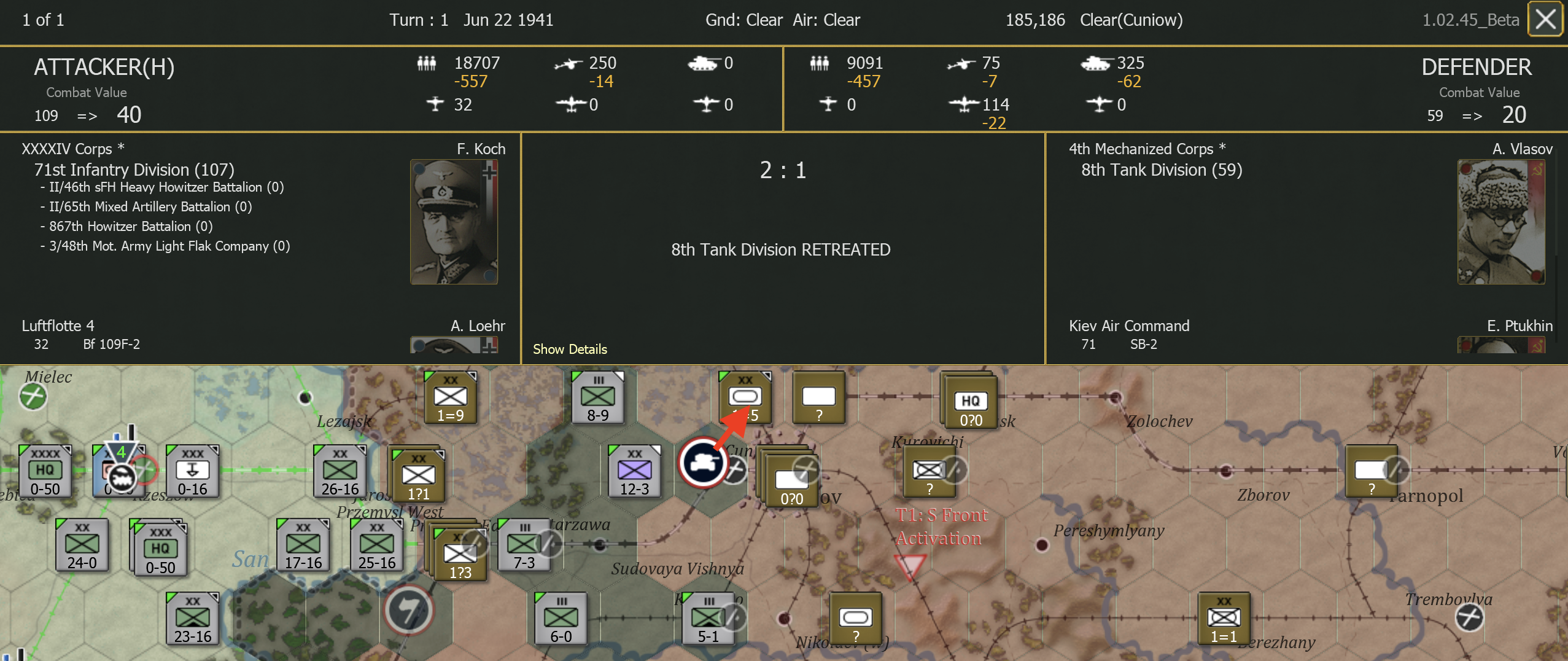
Task: Select the Mielec airfield icon
Action: coord(32,396)
